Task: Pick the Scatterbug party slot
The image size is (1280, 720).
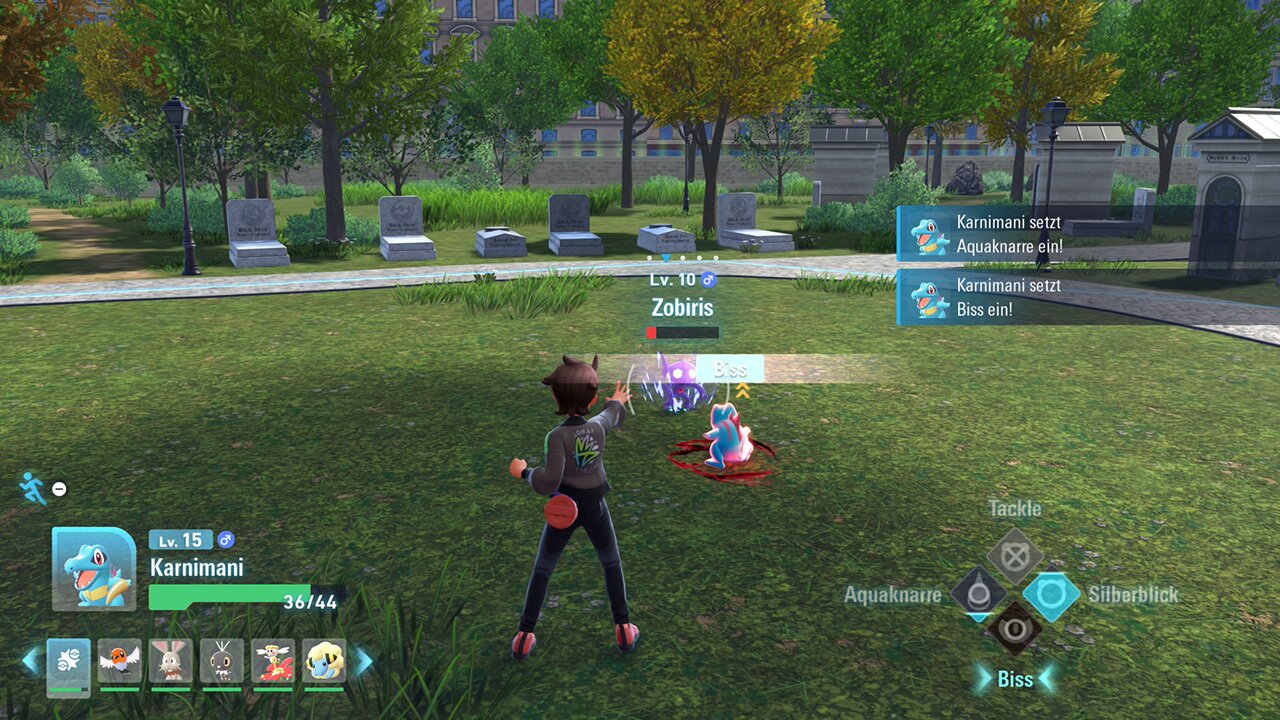Action: coord(221,662)
